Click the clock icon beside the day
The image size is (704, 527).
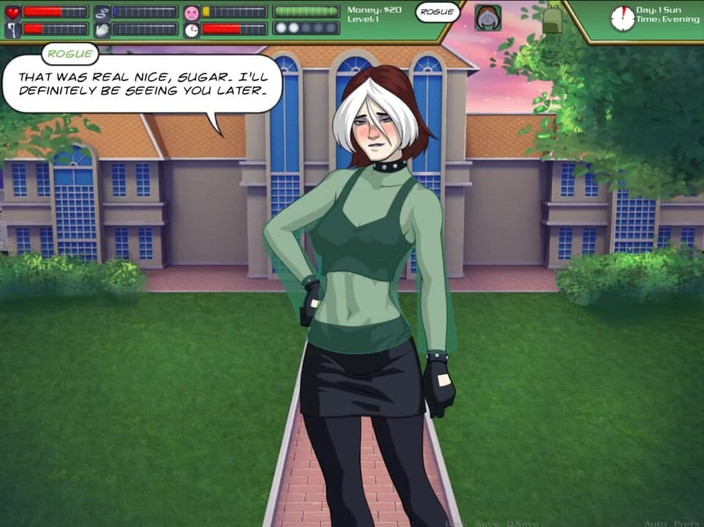pos(622,18)
